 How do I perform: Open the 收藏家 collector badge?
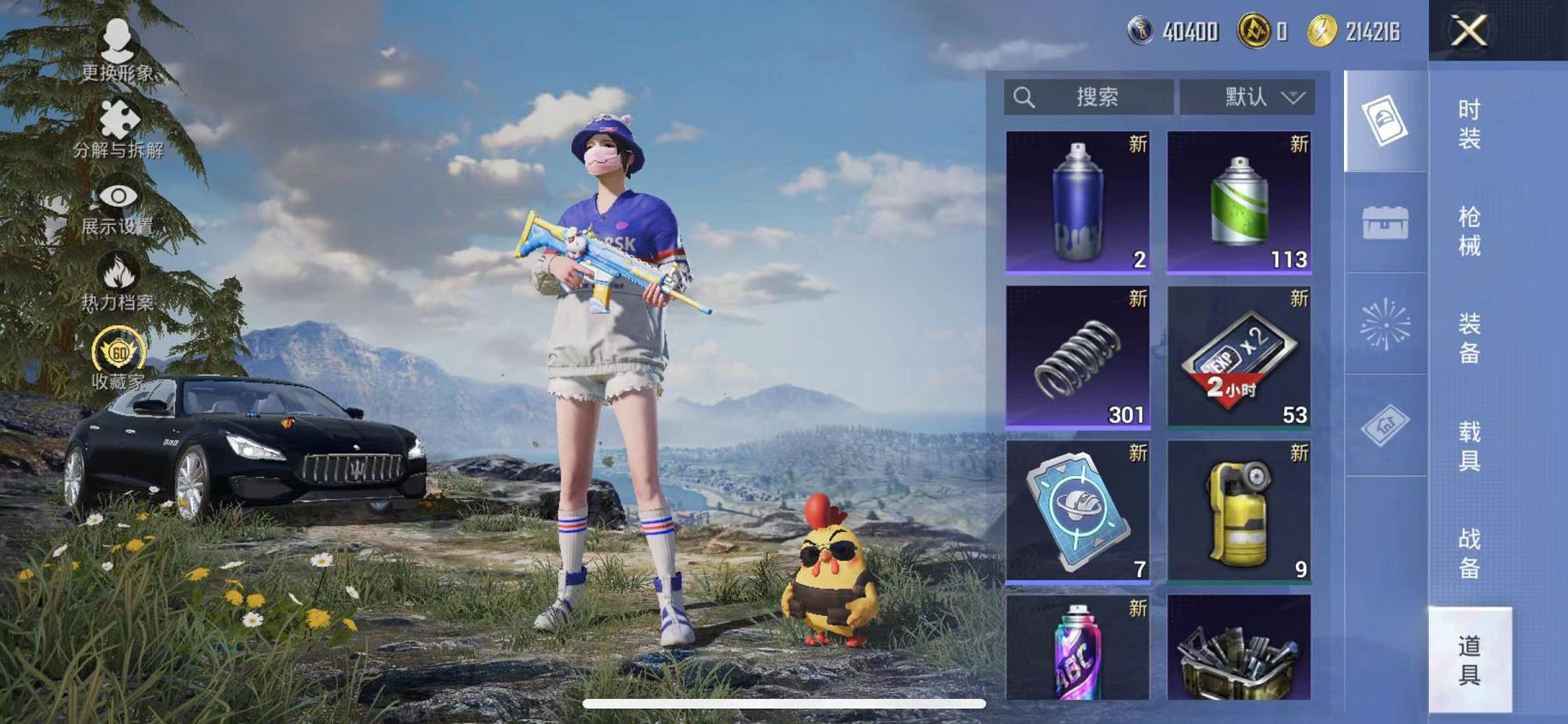pyautogui.click(x=118, y=359)
